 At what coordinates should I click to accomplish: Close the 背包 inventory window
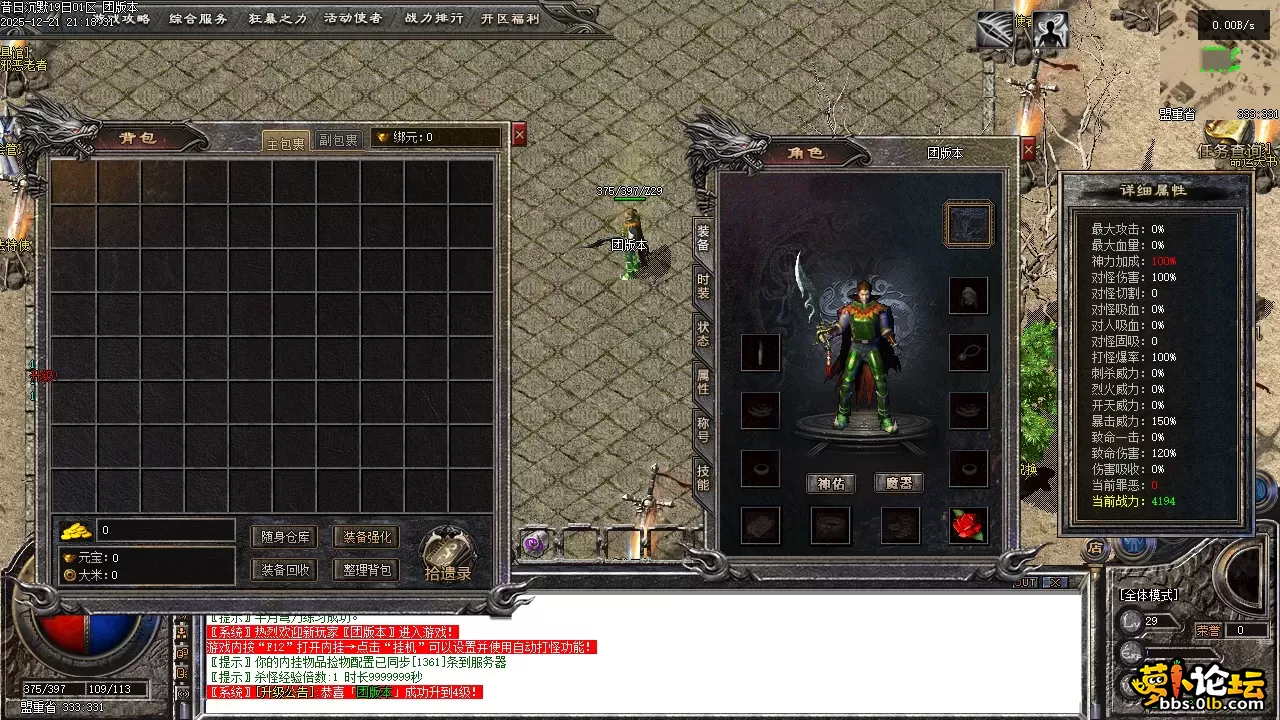(519, 136)
